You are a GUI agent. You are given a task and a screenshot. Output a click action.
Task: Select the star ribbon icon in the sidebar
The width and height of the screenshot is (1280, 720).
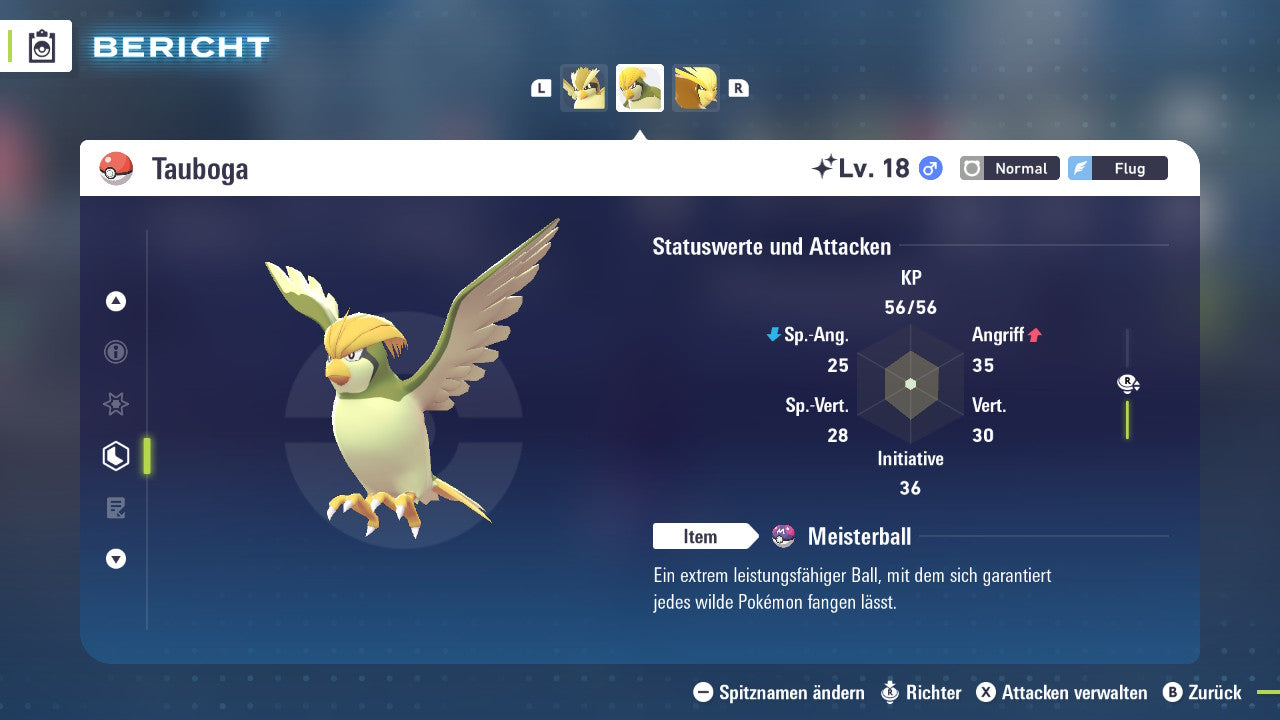point(115,404)
